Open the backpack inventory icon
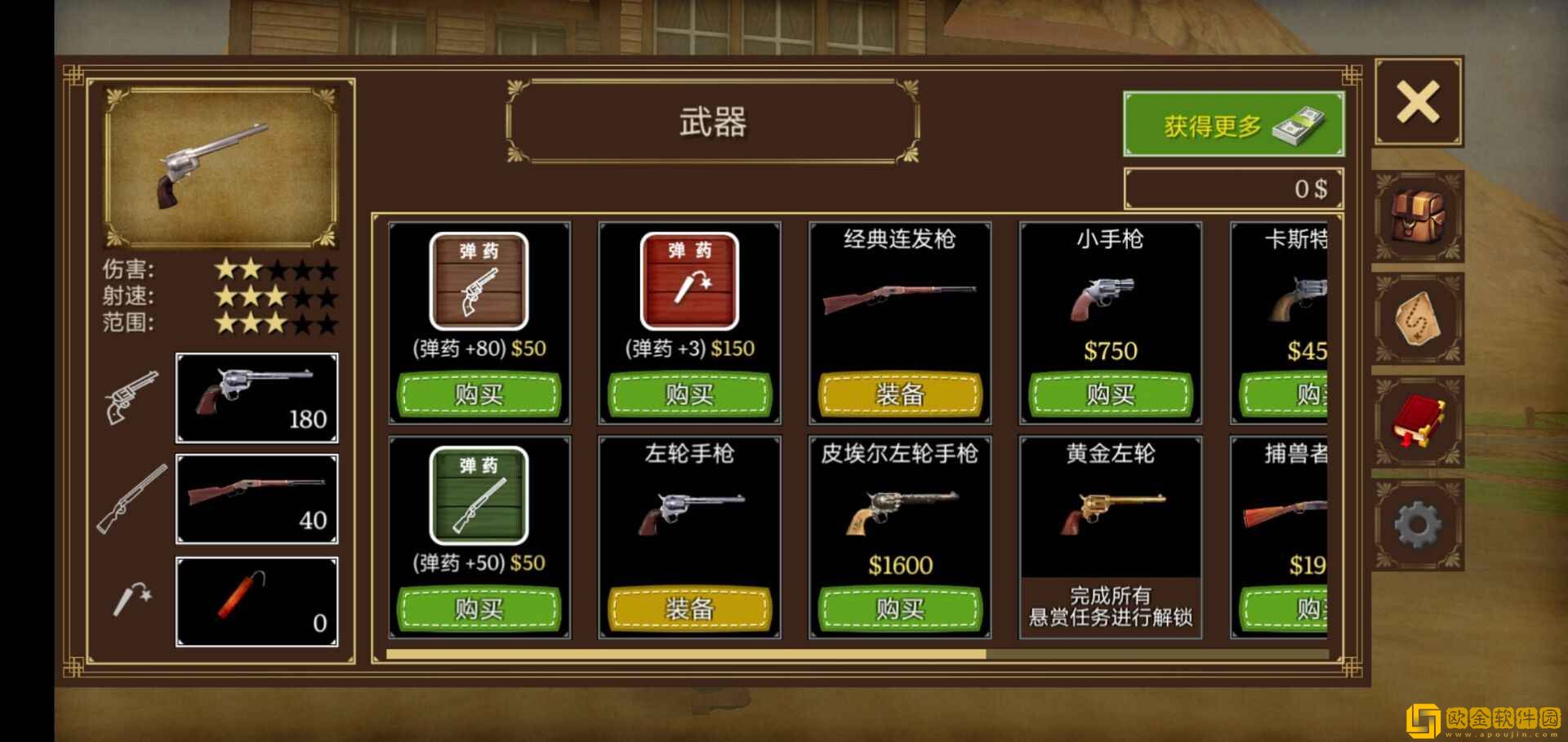Viewport: 1568px width, 742px height. click(x=1419, y=218)
